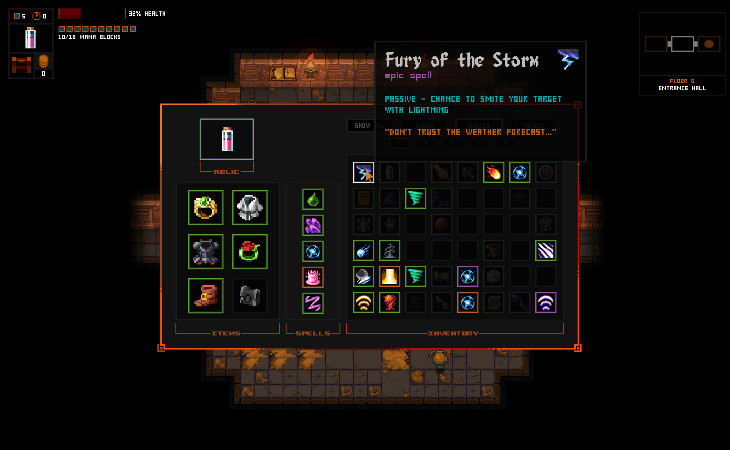Pick the red rose ring item

click(x=249, y=251)
